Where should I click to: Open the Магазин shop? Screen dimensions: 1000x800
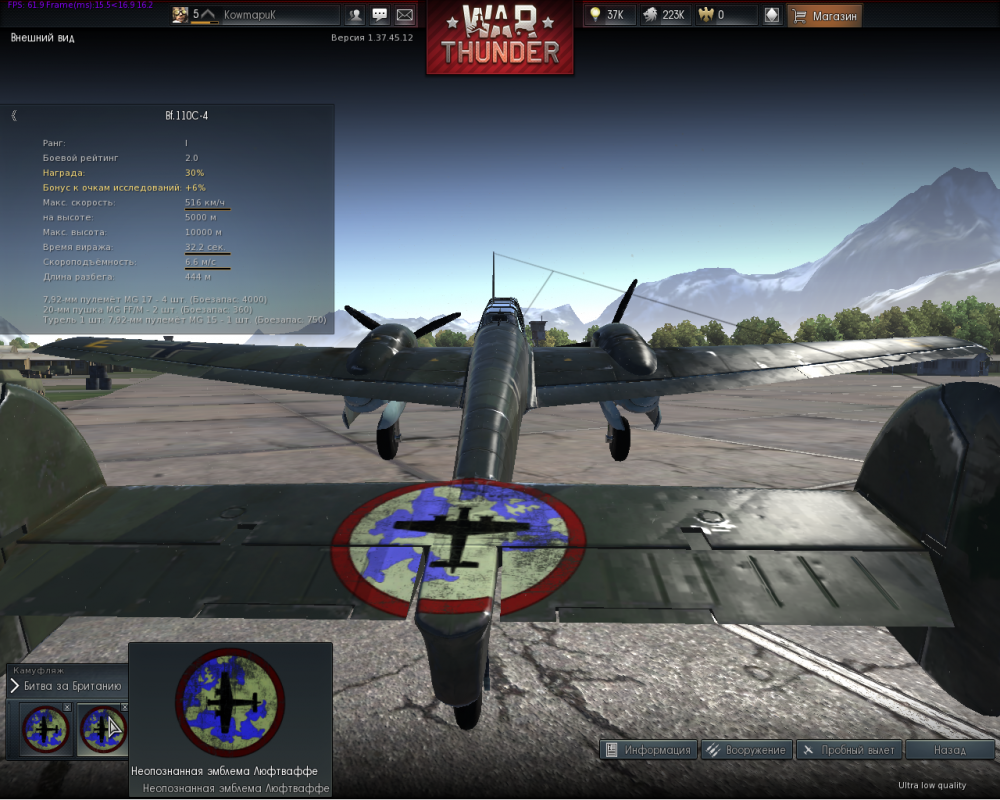824,15
